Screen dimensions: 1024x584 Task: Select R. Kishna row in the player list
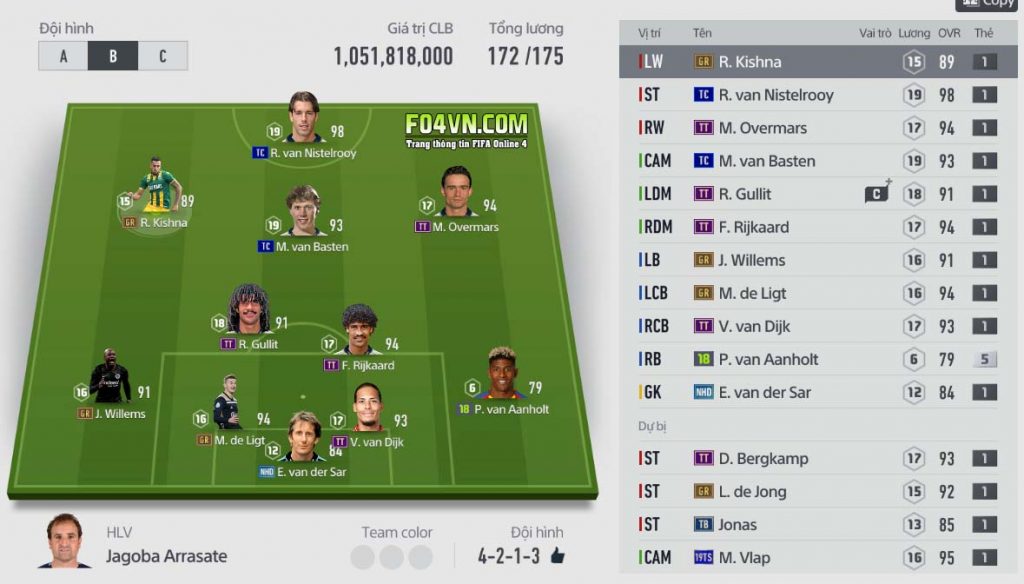tap(818, 62)
